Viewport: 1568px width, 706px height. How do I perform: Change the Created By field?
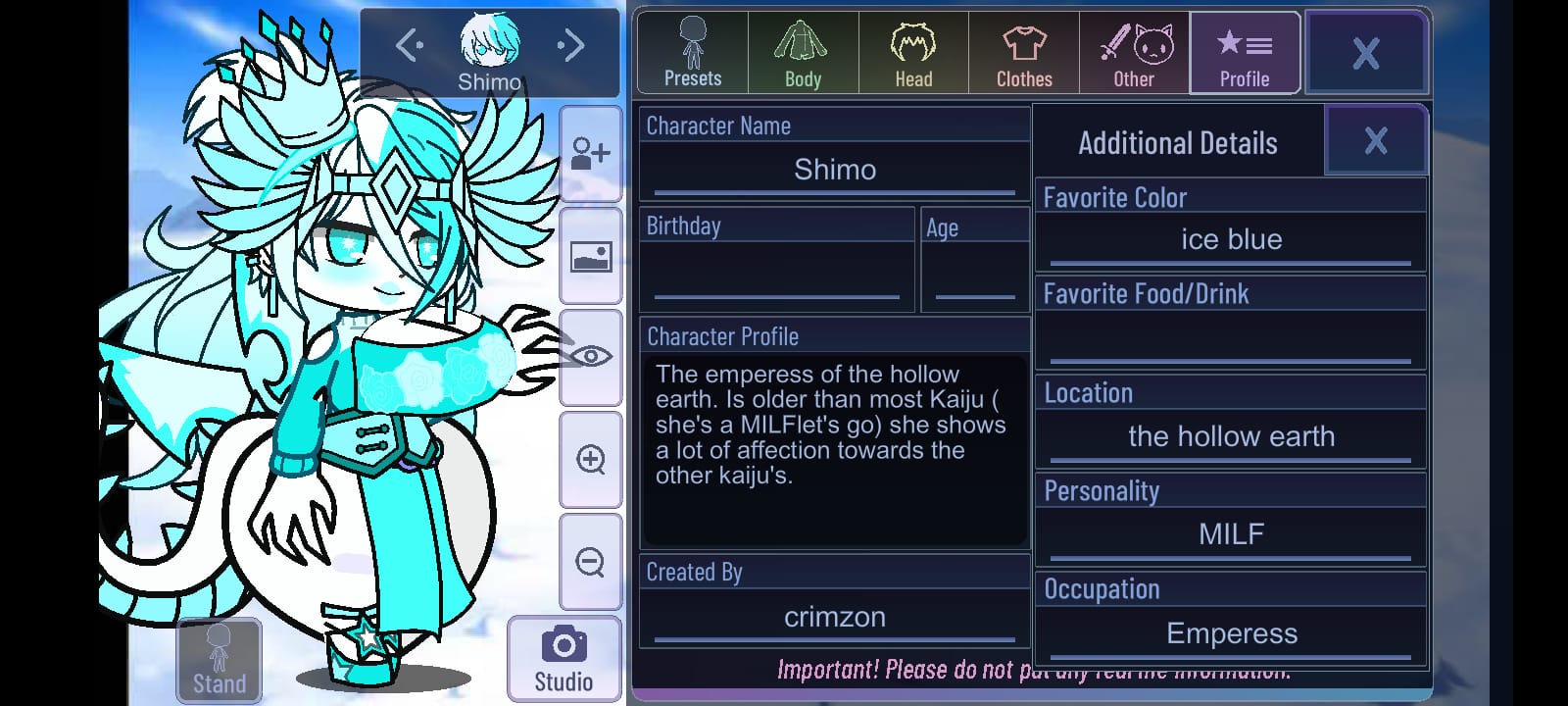click(x=835, y=618)
